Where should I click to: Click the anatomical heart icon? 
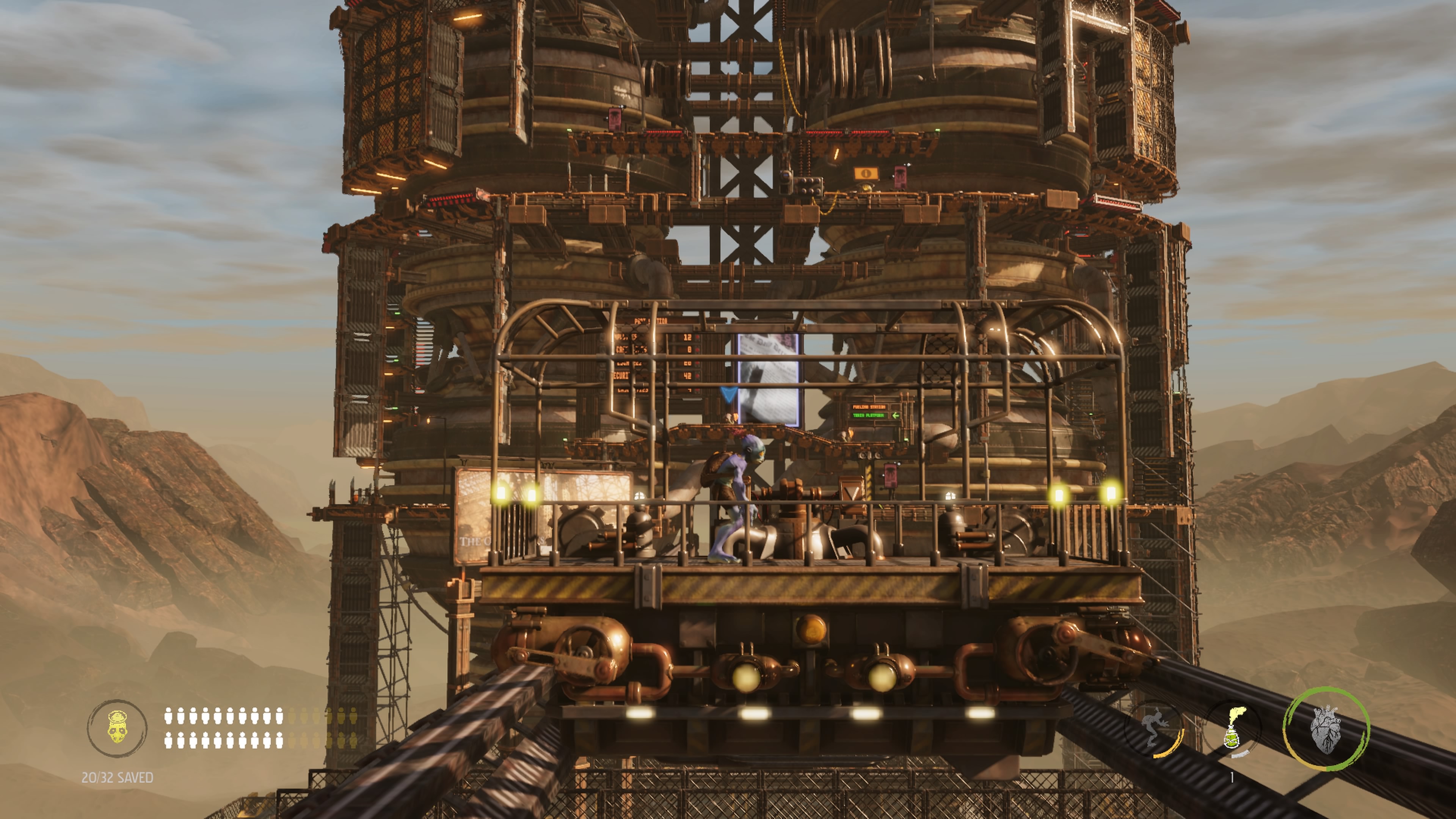(1326, 729)
